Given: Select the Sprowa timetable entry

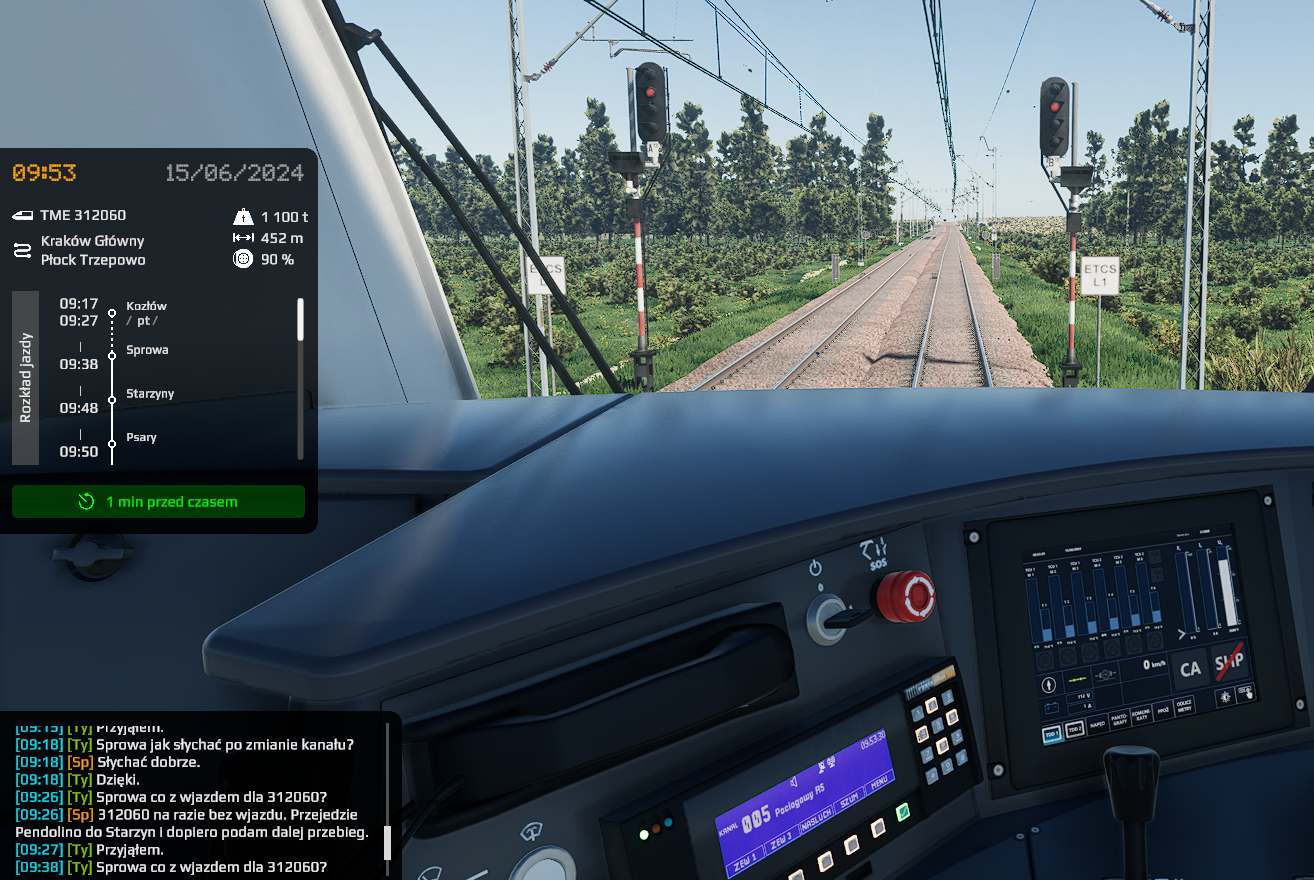Looking at the screenshot, I should [x=147, y=350].
